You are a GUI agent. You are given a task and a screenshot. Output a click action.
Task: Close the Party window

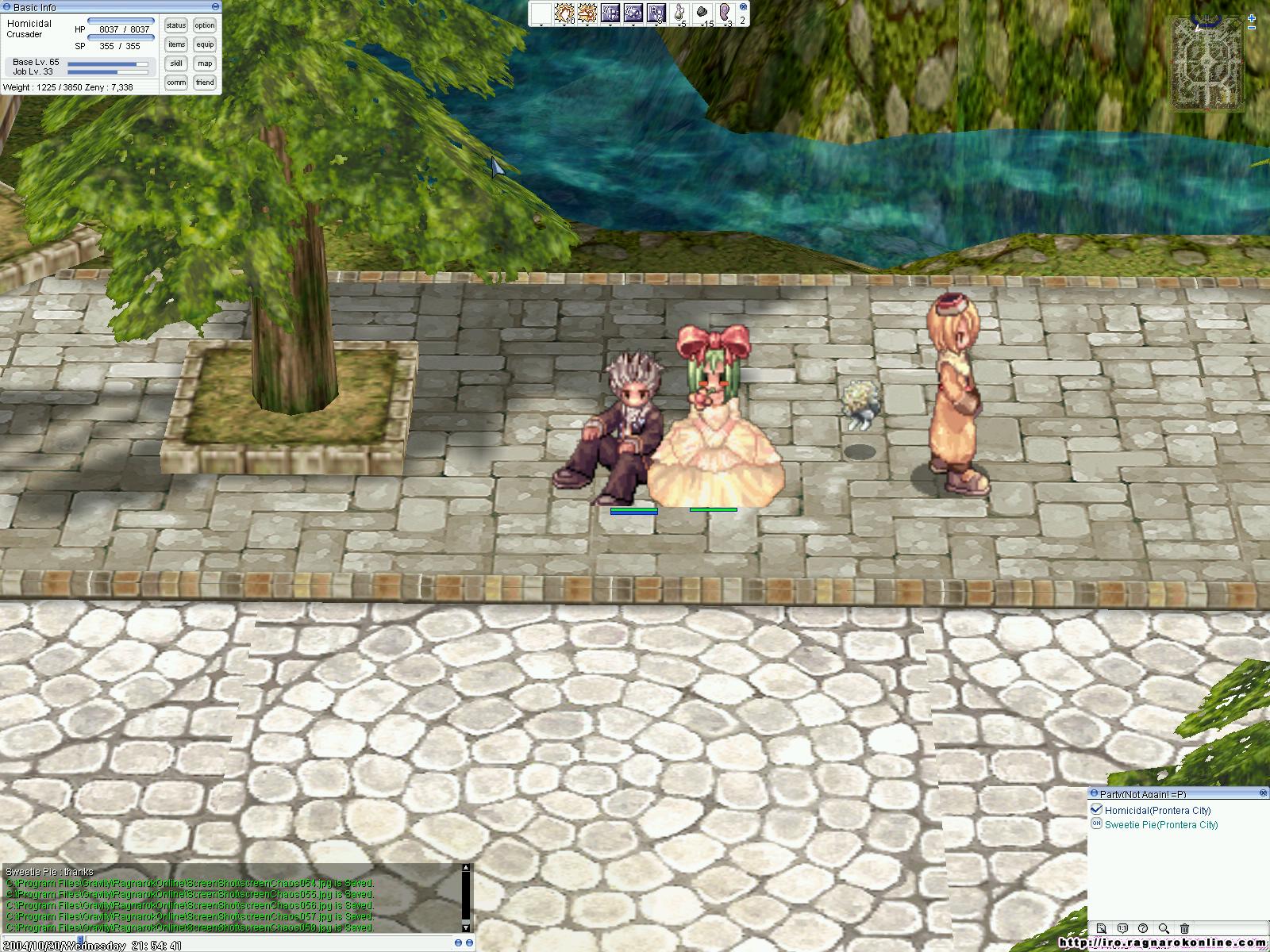coord(1263,793)
